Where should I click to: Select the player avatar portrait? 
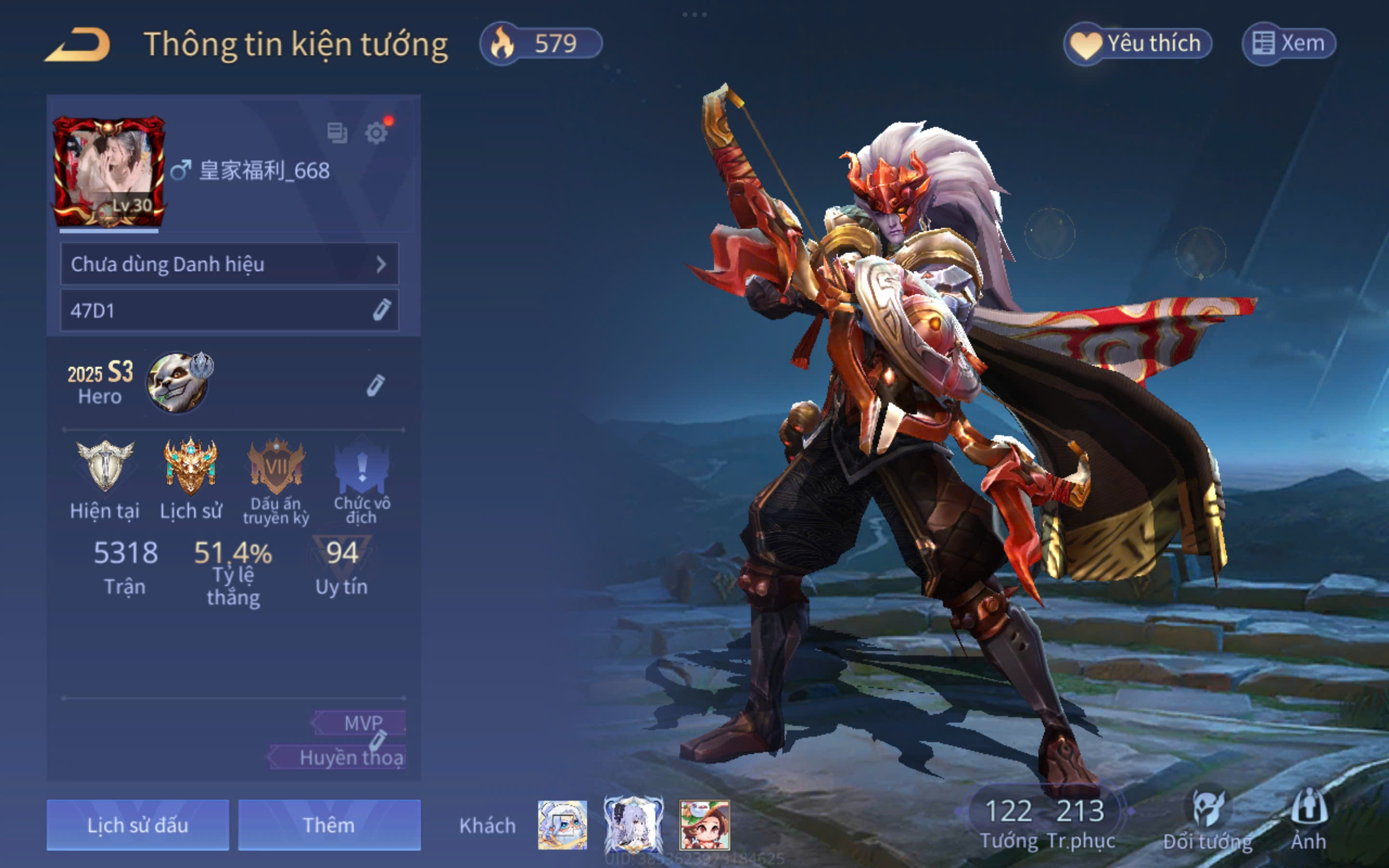coord(109,171)
